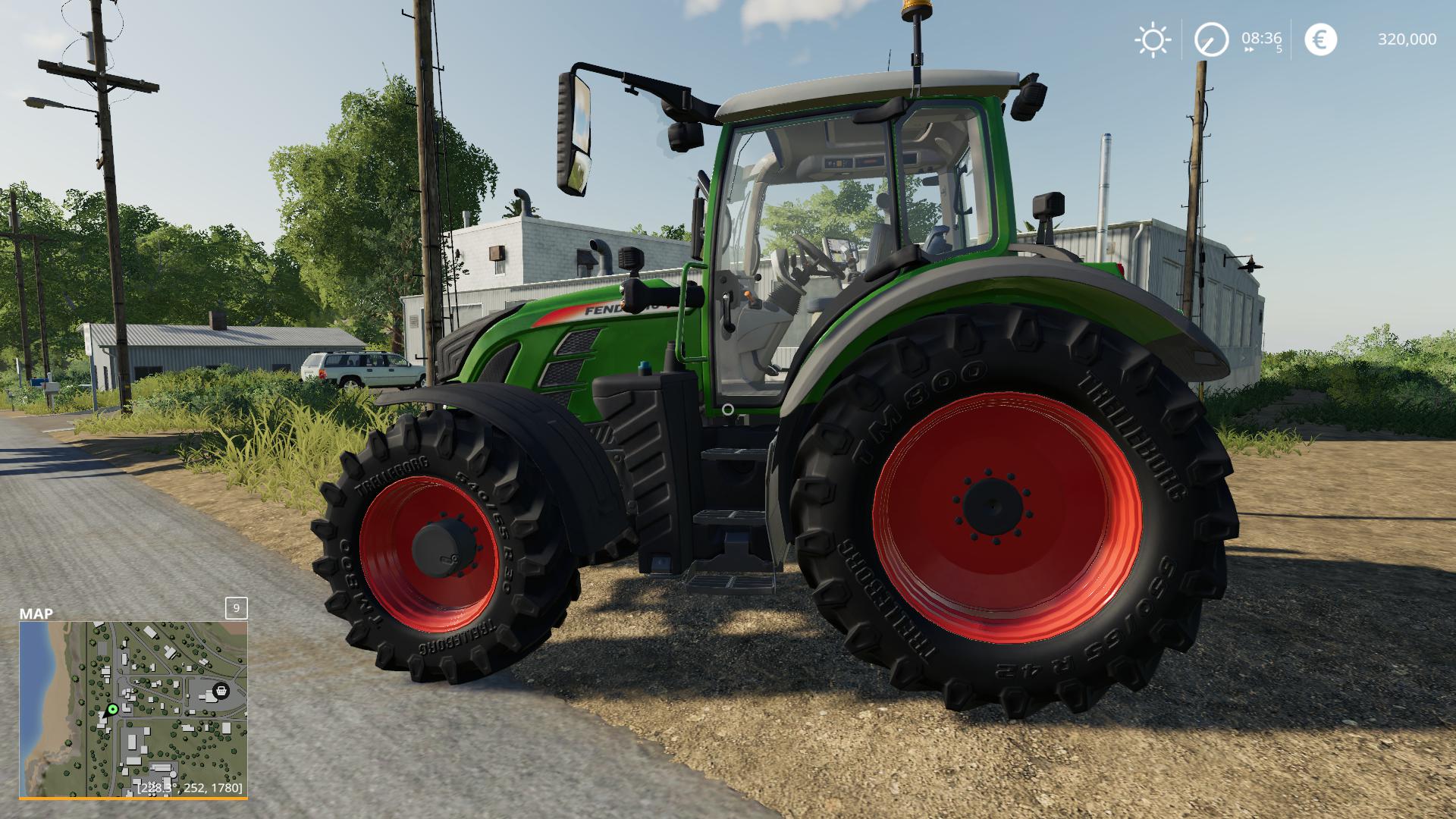Click the clock gauge icon
This screenshot has height=819, width=1456.
coord(1211,39)
